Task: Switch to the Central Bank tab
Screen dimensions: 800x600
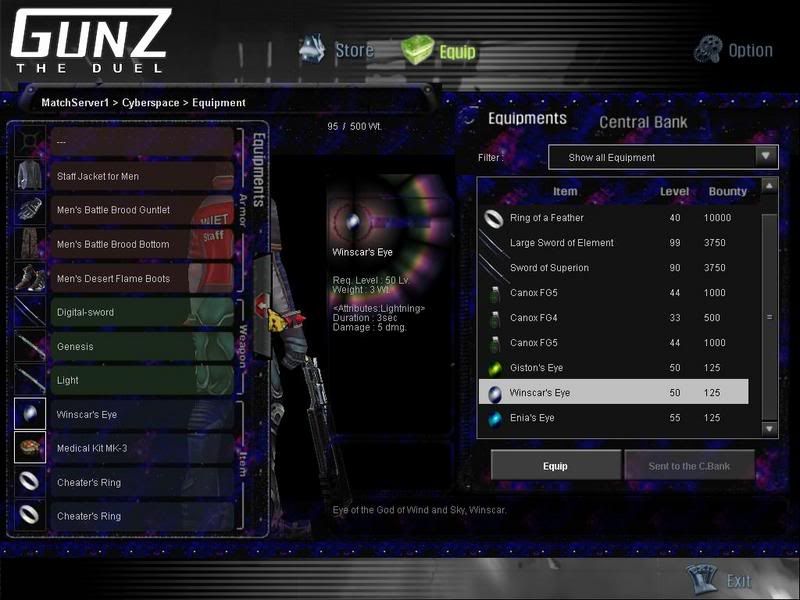Action: point(643,123)
